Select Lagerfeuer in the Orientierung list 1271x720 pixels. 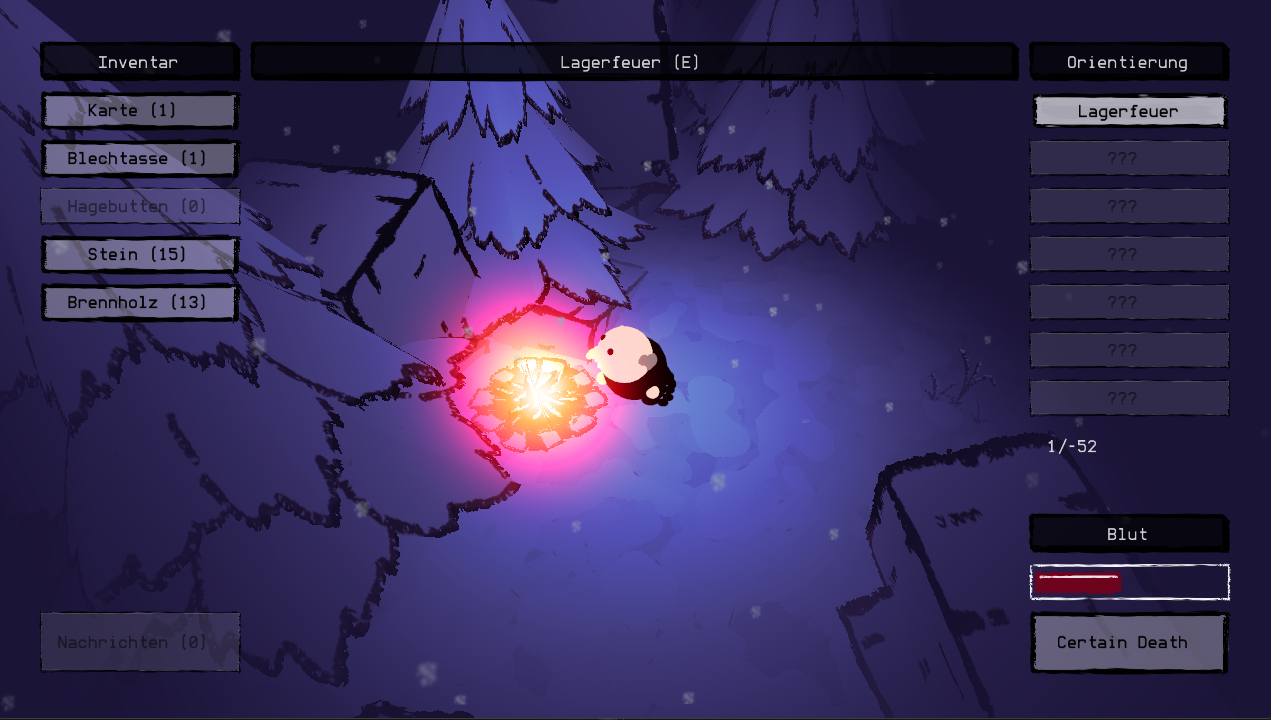coord(1128,111)
